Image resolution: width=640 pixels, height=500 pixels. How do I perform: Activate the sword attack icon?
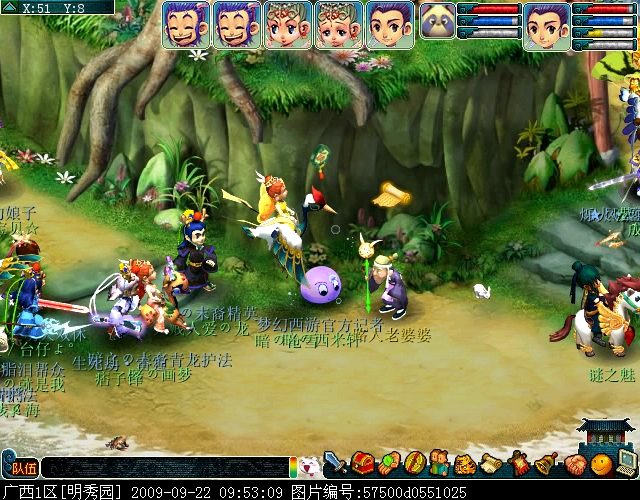pyautogui.click(x=335, y=464)
